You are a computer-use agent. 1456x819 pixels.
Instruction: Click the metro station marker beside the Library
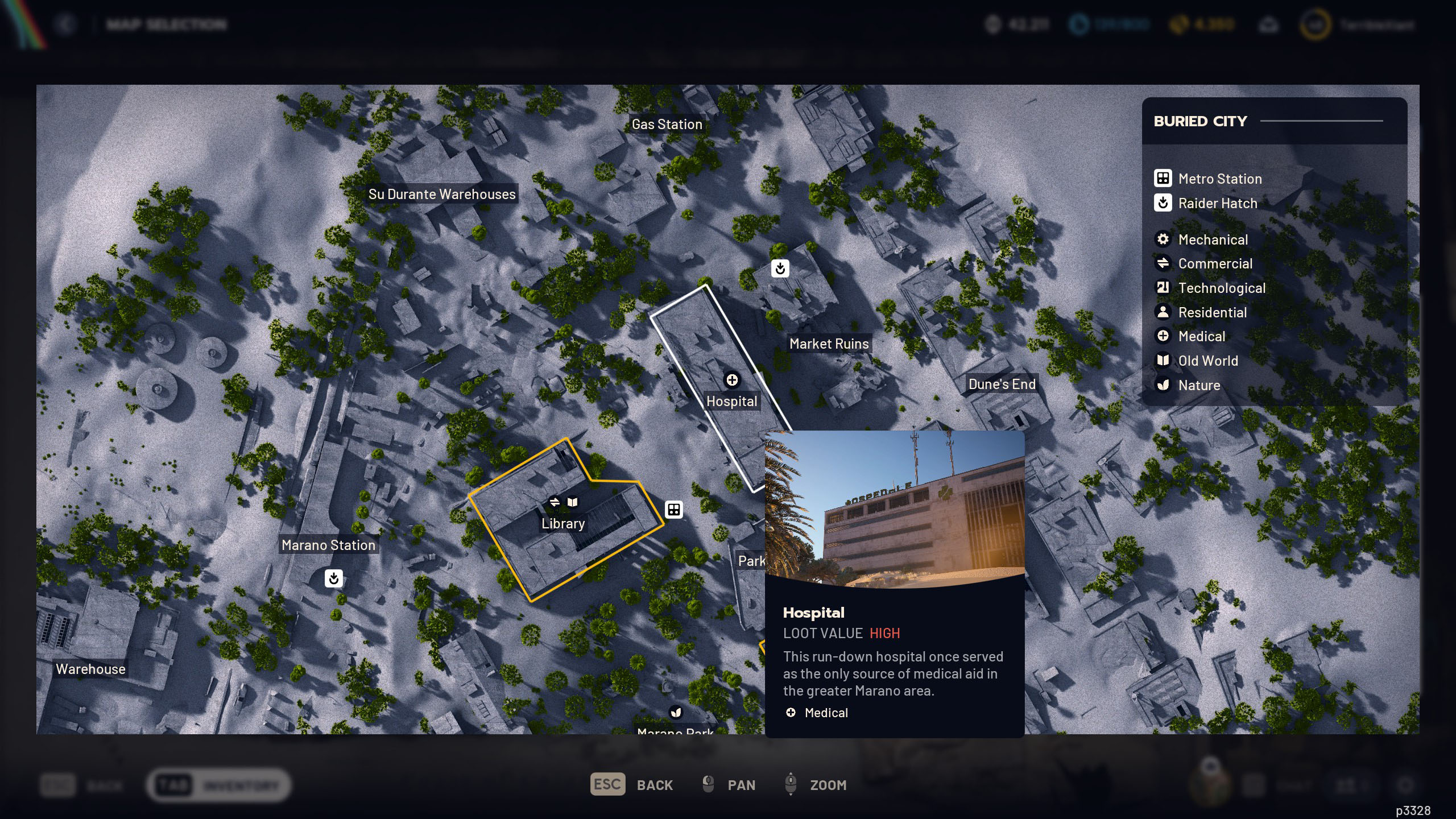click(x=674, y=510)
